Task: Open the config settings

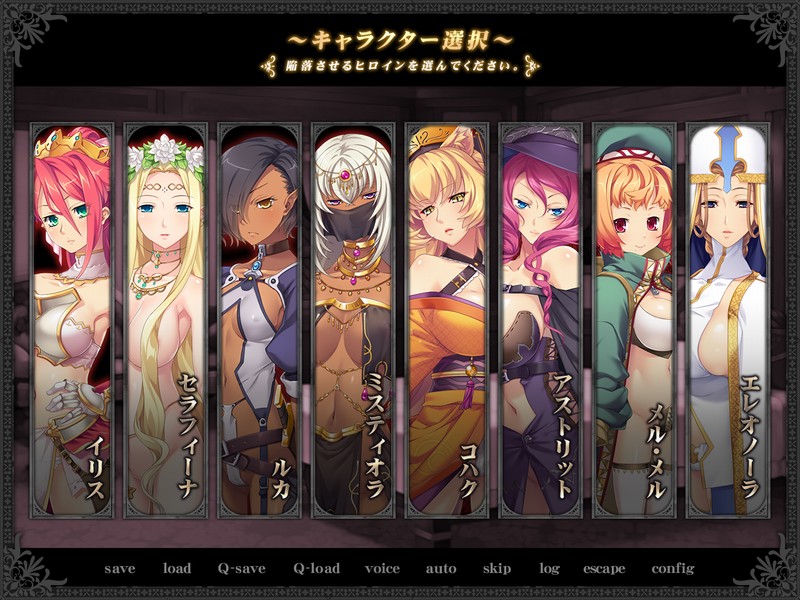Action: click(672, 569)
